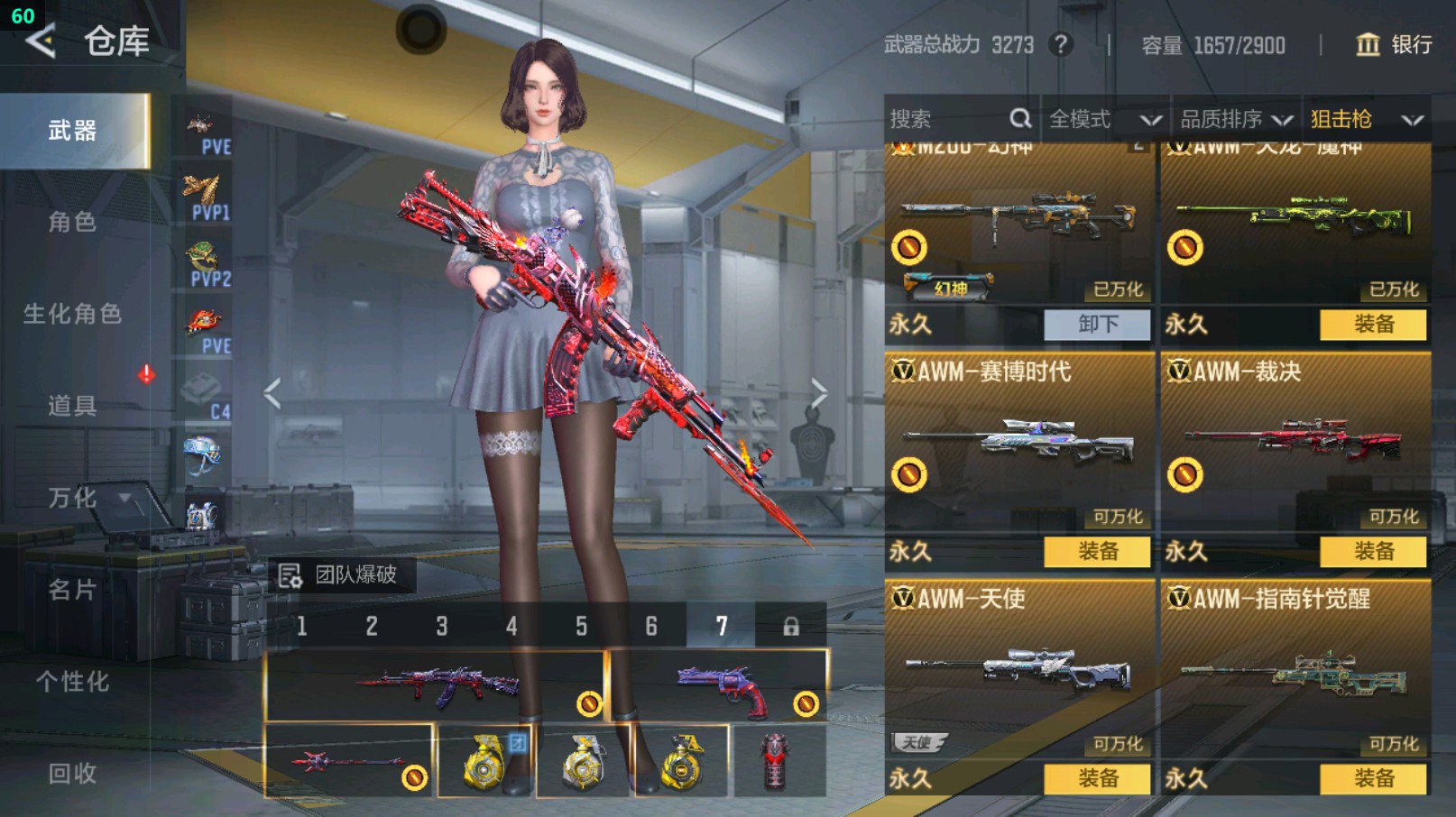The height and width of the screenshot is (817, 1456).
Task: Select the revolver secondary weapon slot
Action: click(719, 687)
